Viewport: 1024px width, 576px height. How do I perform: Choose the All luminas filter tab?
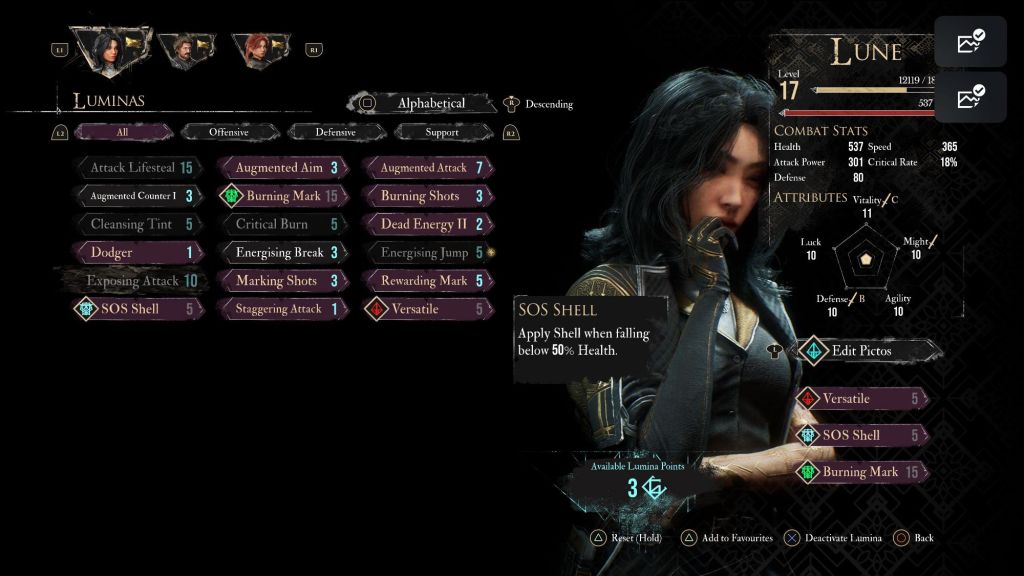[122, 132]
